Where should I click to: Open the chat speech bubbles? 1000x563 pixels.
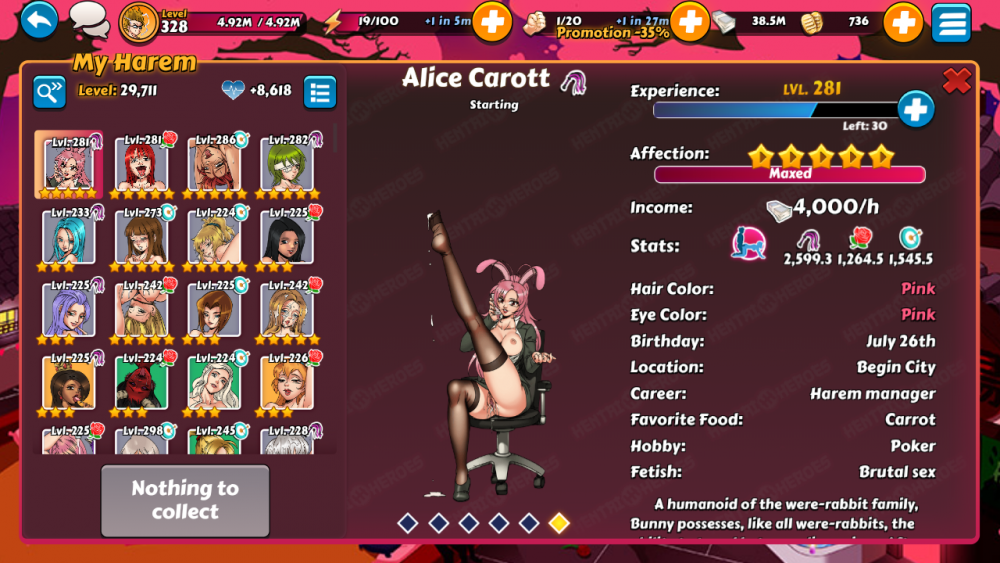[89, 19]
